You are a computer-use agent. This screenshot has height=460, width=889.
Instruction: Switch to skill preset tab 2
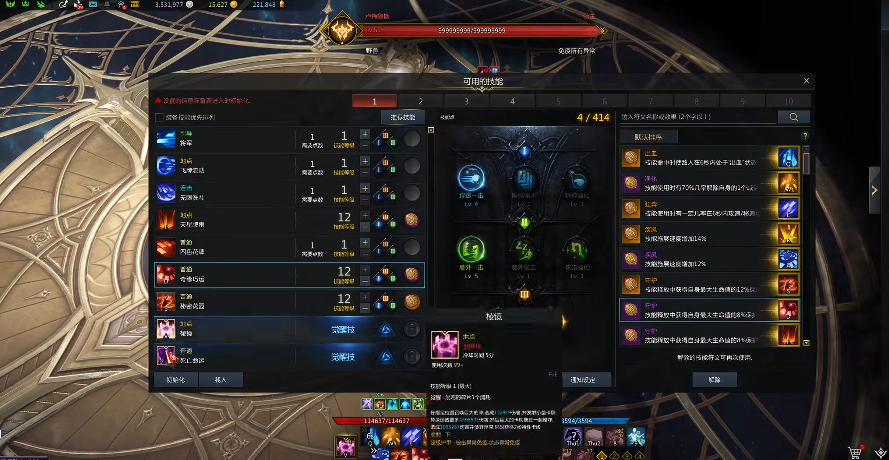[x=420, y=101]
